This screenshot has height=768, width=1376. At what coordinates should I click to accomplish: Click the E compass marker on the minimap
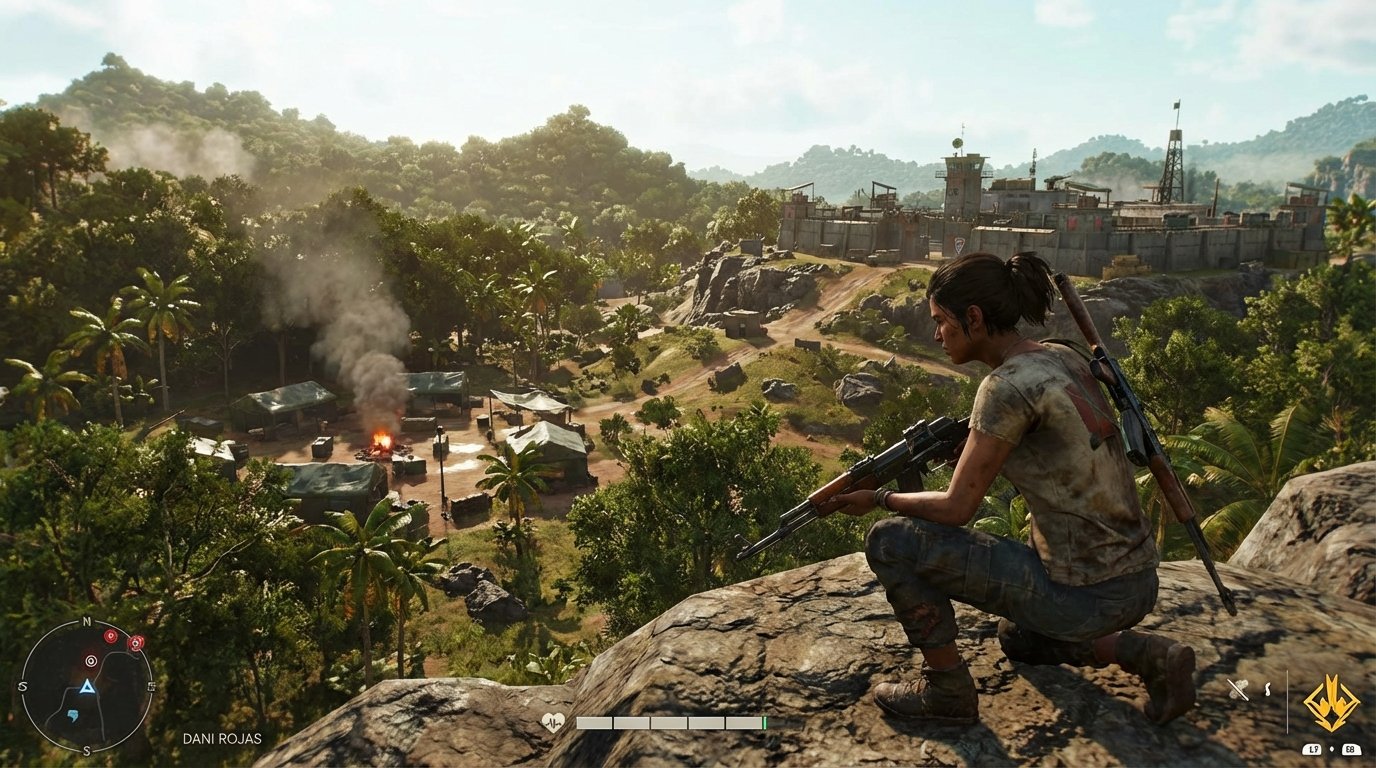tap(151, 686)
